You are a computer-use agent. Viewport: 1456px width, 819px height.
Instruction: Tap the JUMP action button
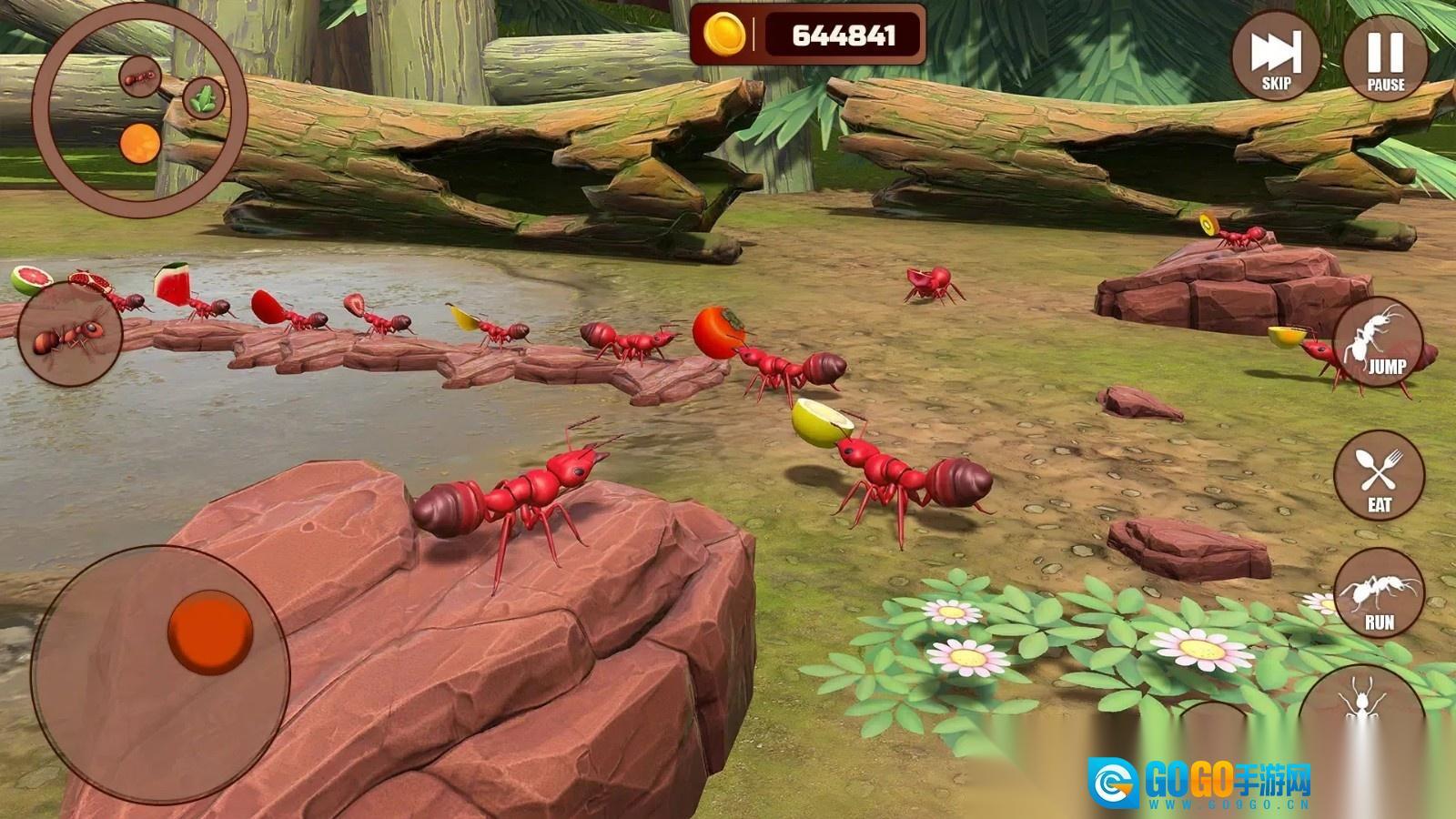click(1379, 341)
